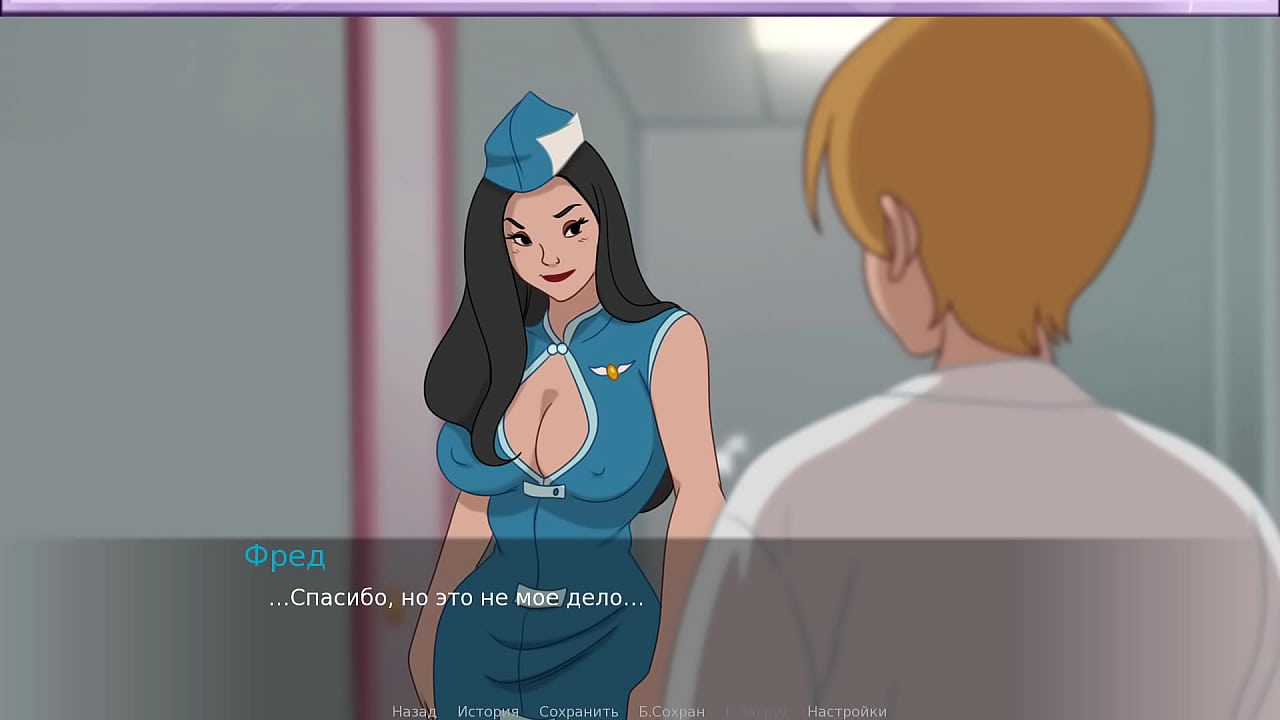Open the Сохранить save menu
The width and height of the screenshot is (1280, 720).
pos(579,711)
